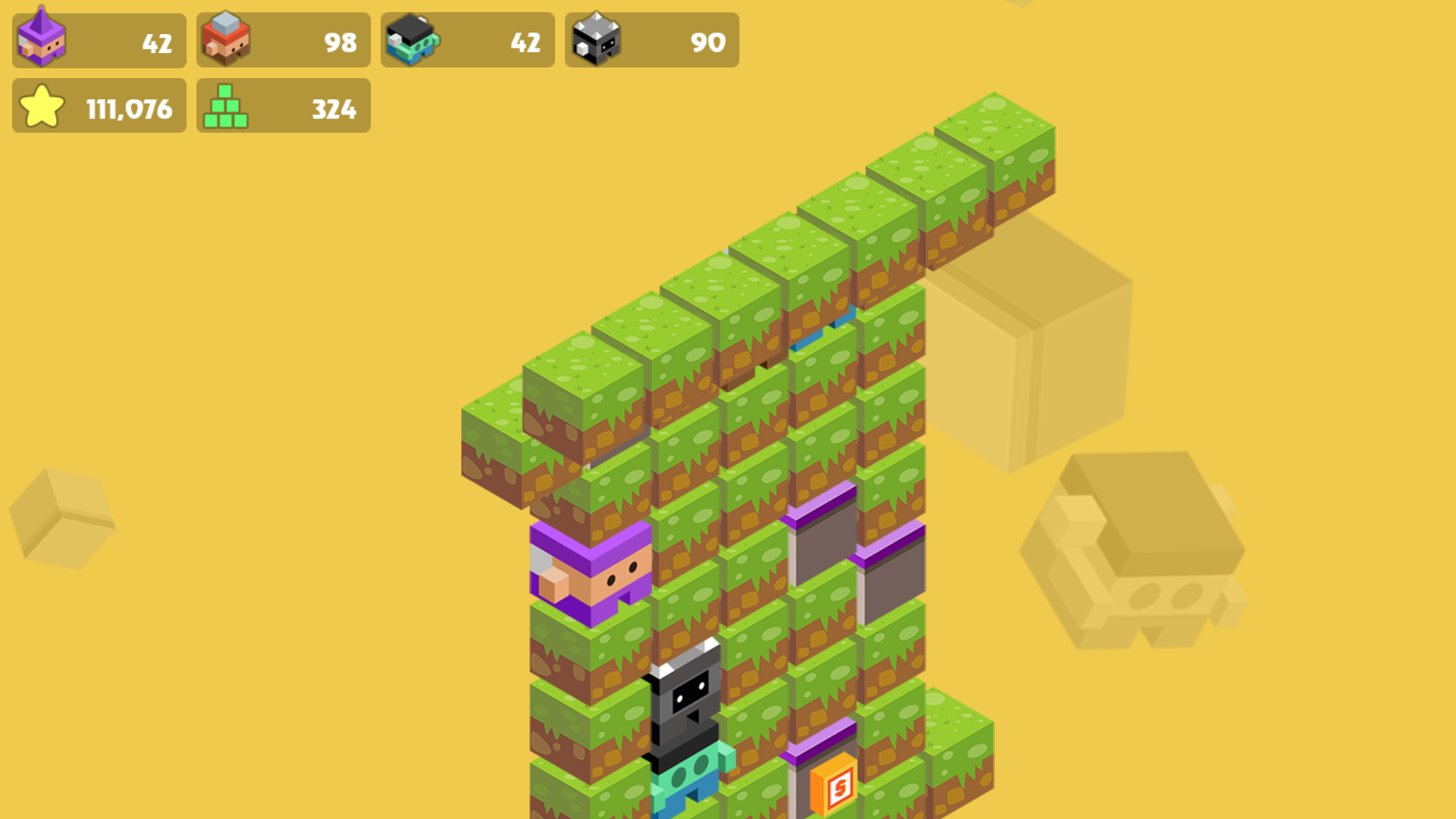The width and height of the screenshot is (1456, 819).
Task: Click the spiky black bull counter icon
Action: point(595,41)
